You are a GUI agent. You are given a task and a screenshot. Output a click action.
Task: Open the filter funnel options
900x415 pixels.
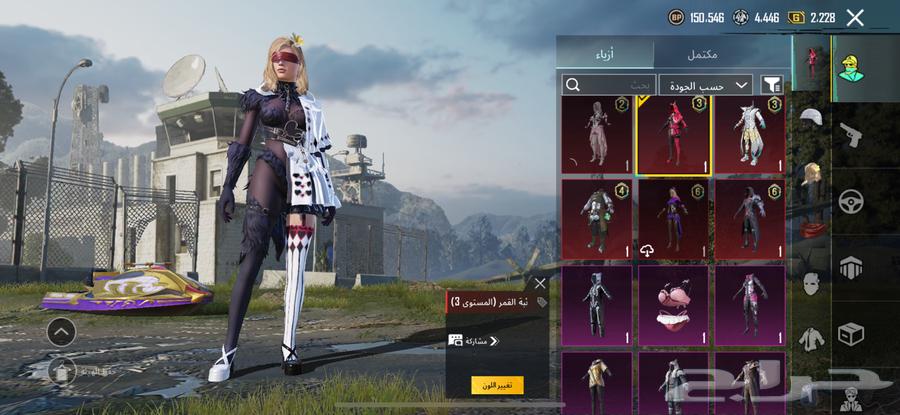772,85
